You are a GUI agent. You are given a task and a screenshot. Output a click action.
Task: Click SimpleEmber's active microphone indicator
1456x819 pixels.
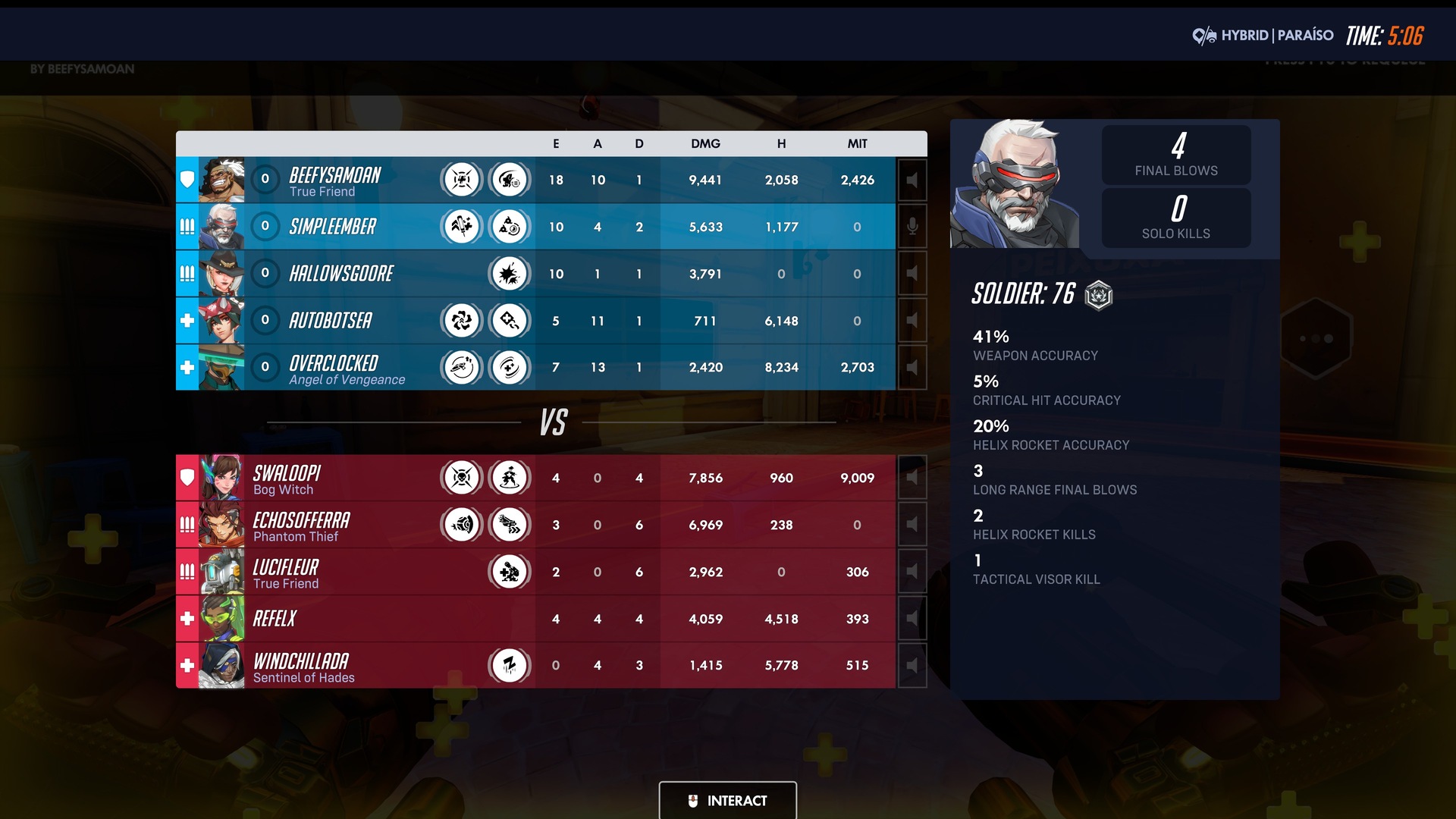tap(912, 226)
